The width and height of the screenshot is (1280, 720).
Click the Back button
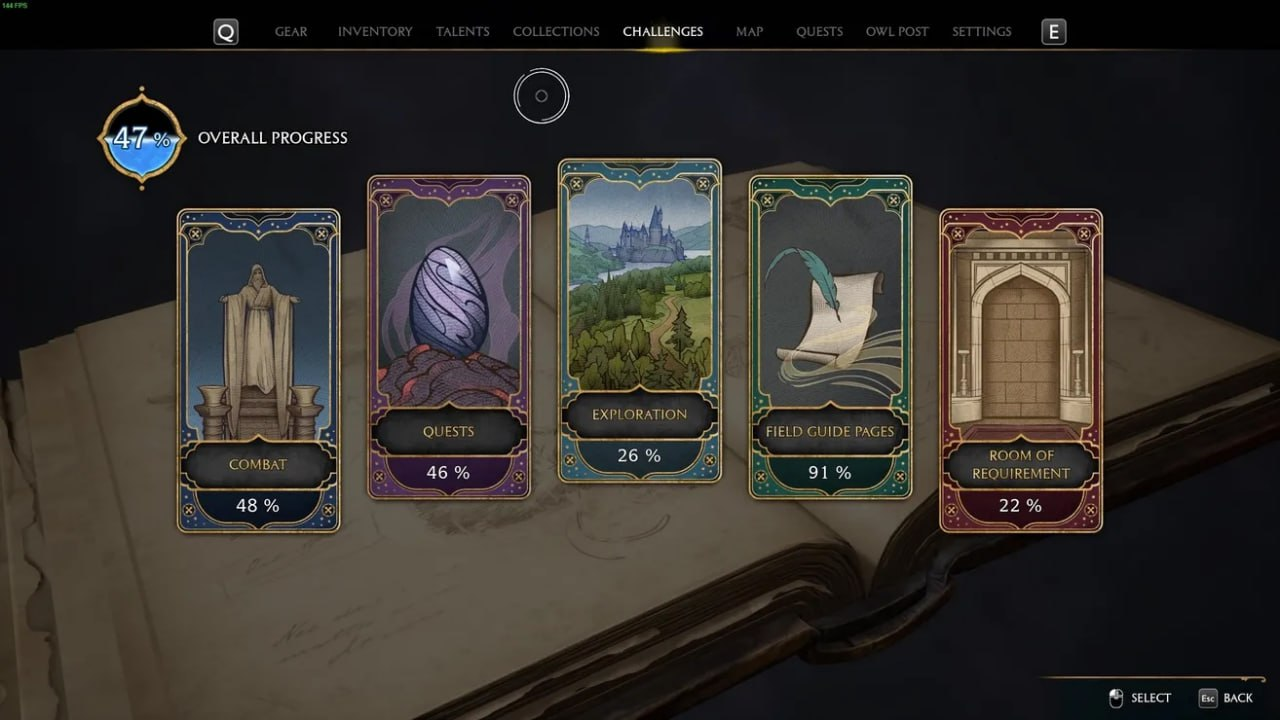[x=1238, y=697]
